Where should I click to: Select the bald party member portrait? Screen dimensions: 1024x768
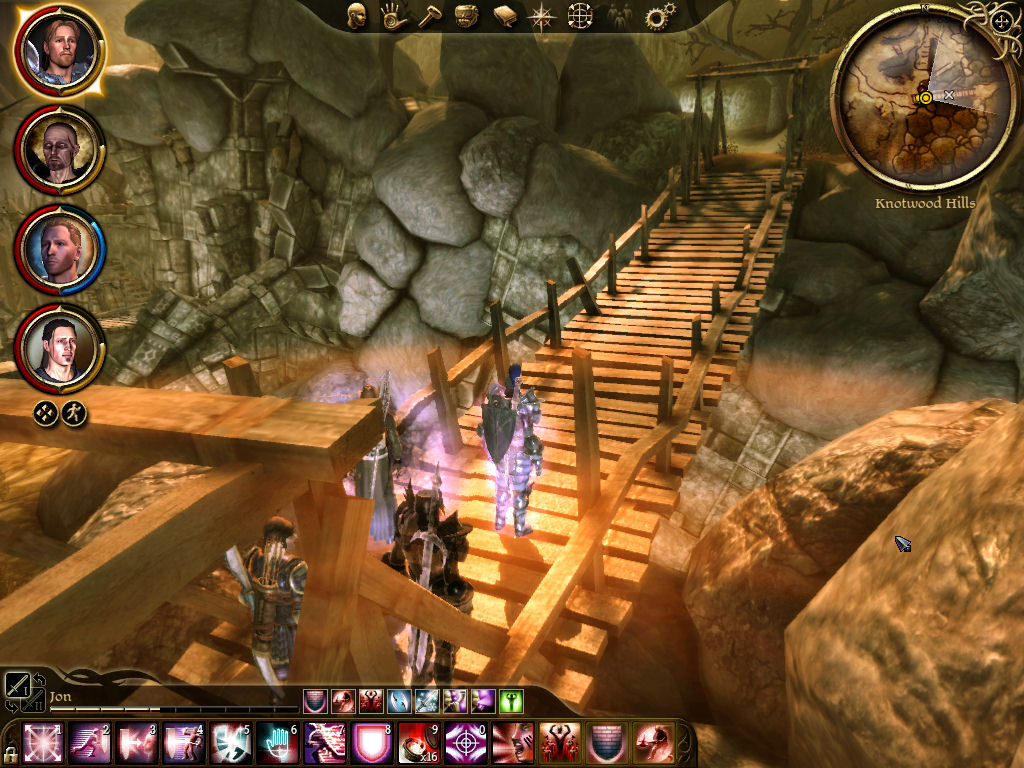click(59, 148)
